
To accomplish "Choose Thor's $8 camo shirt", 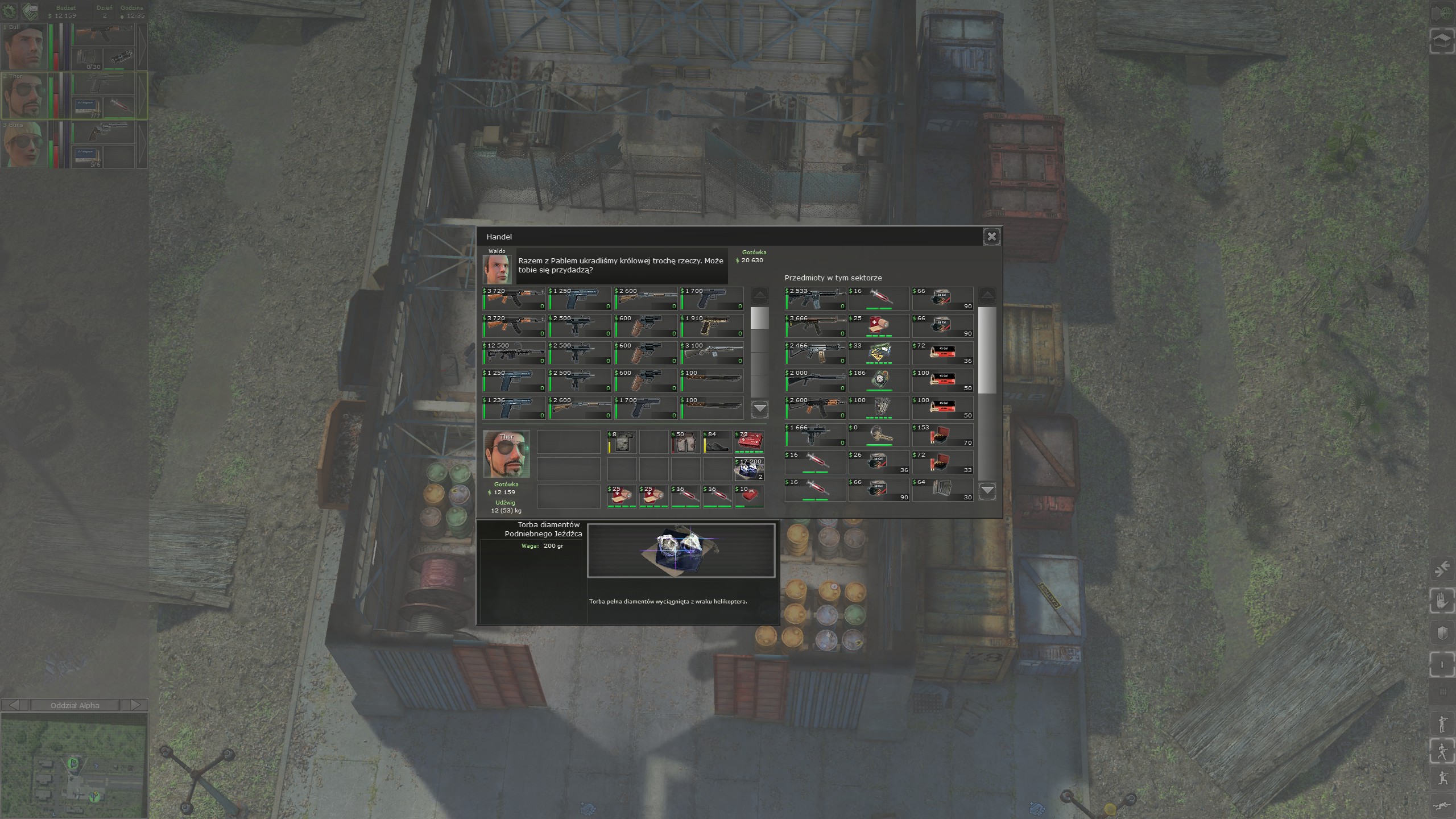I will (622, 442).
